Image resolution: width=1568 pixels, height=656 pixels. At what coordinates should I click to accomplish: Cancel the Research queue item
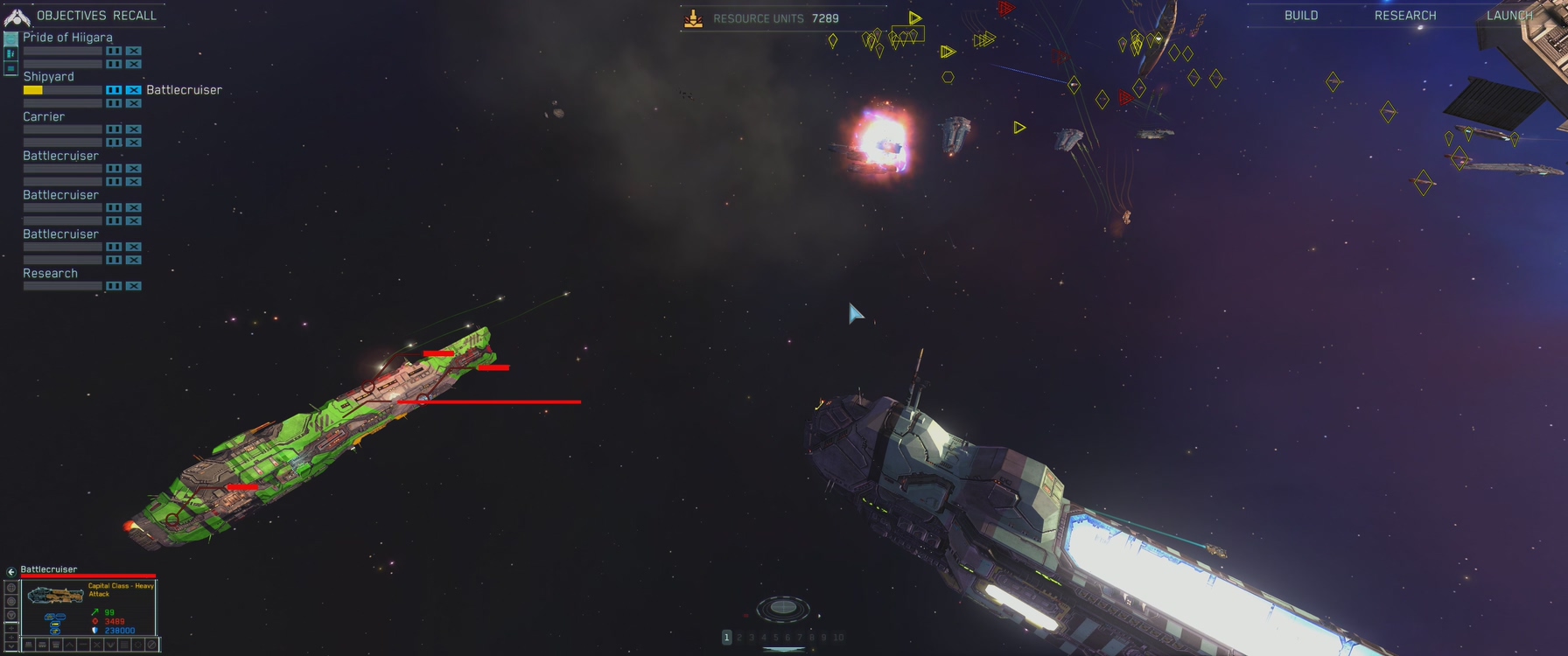[x=133, y=286]
